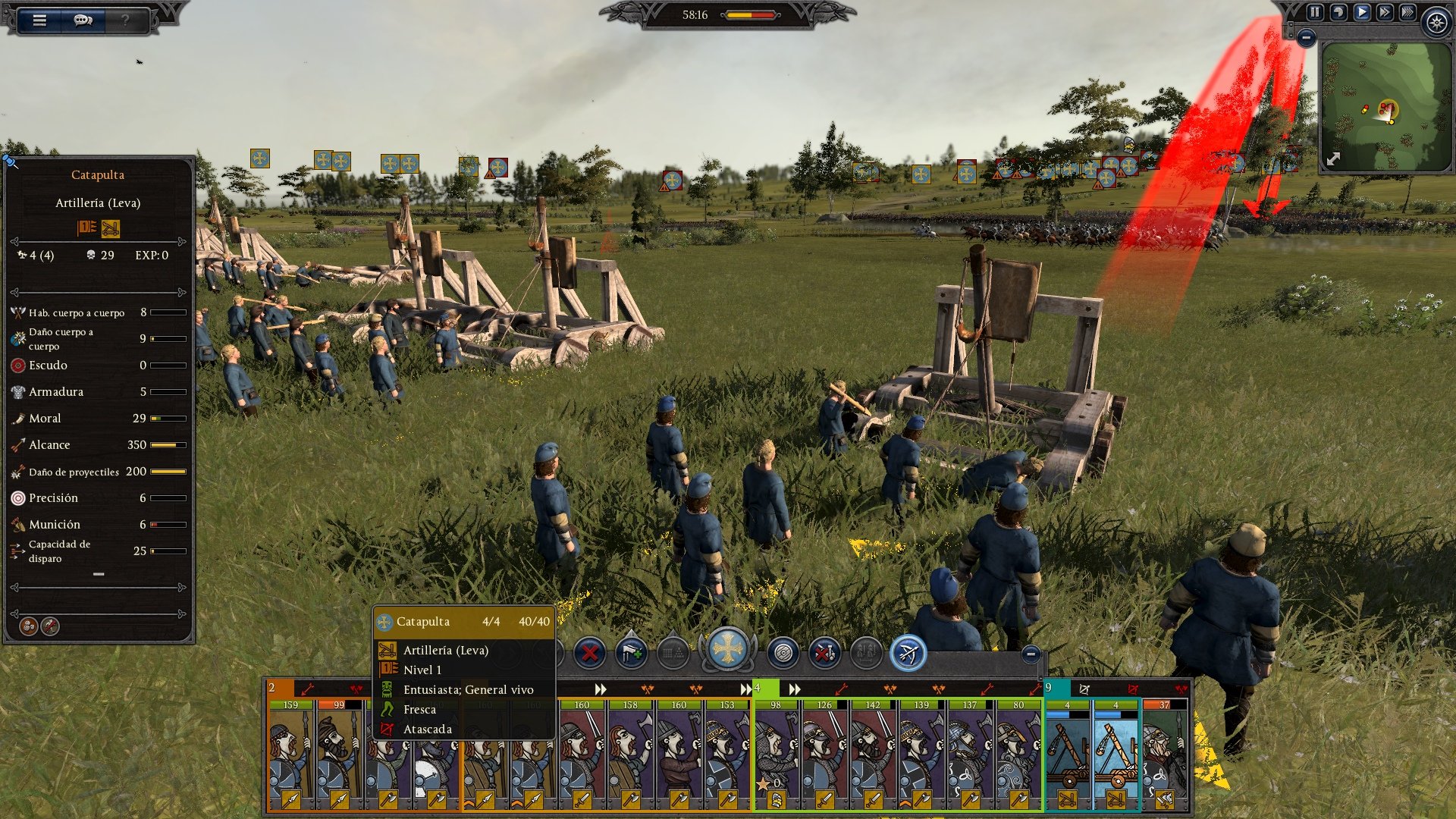Screen dimensions: 1456x819
Task: Toggle the round shield button in the orders bar
Action: [x=783, y=652]
